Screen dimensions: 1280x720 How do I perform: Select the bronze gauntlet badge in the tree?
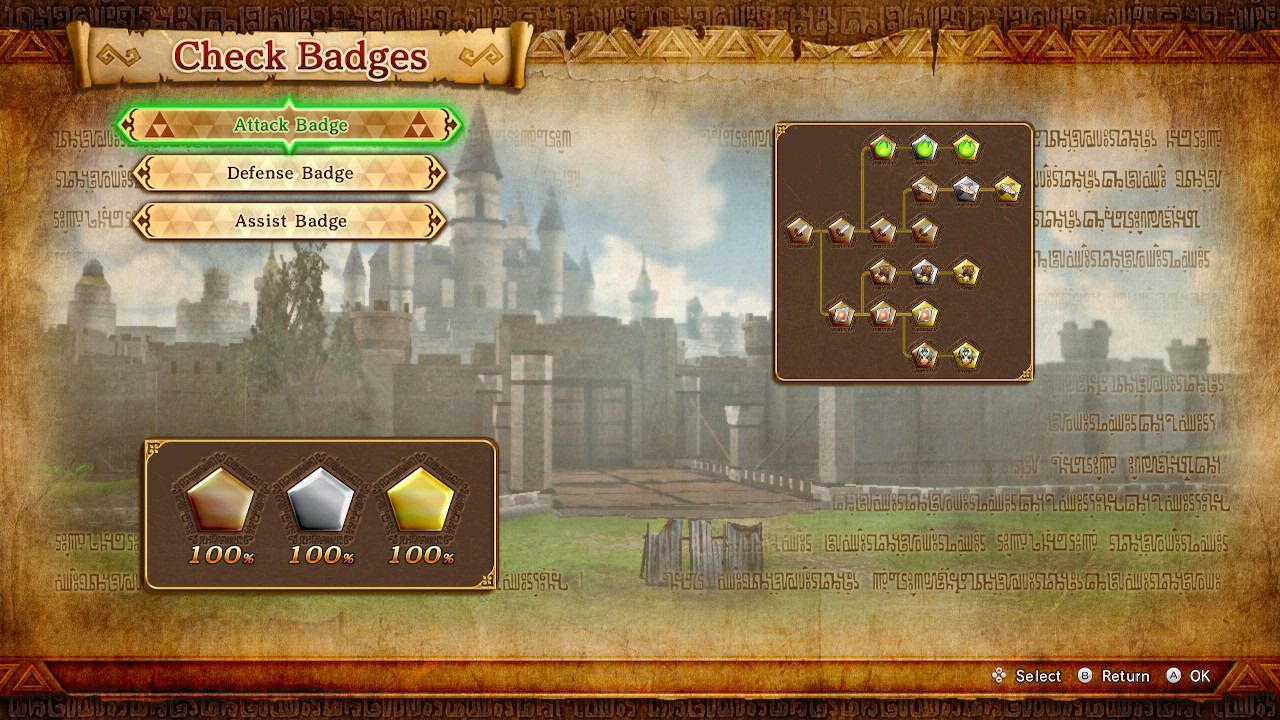click(x=882, y=272)
